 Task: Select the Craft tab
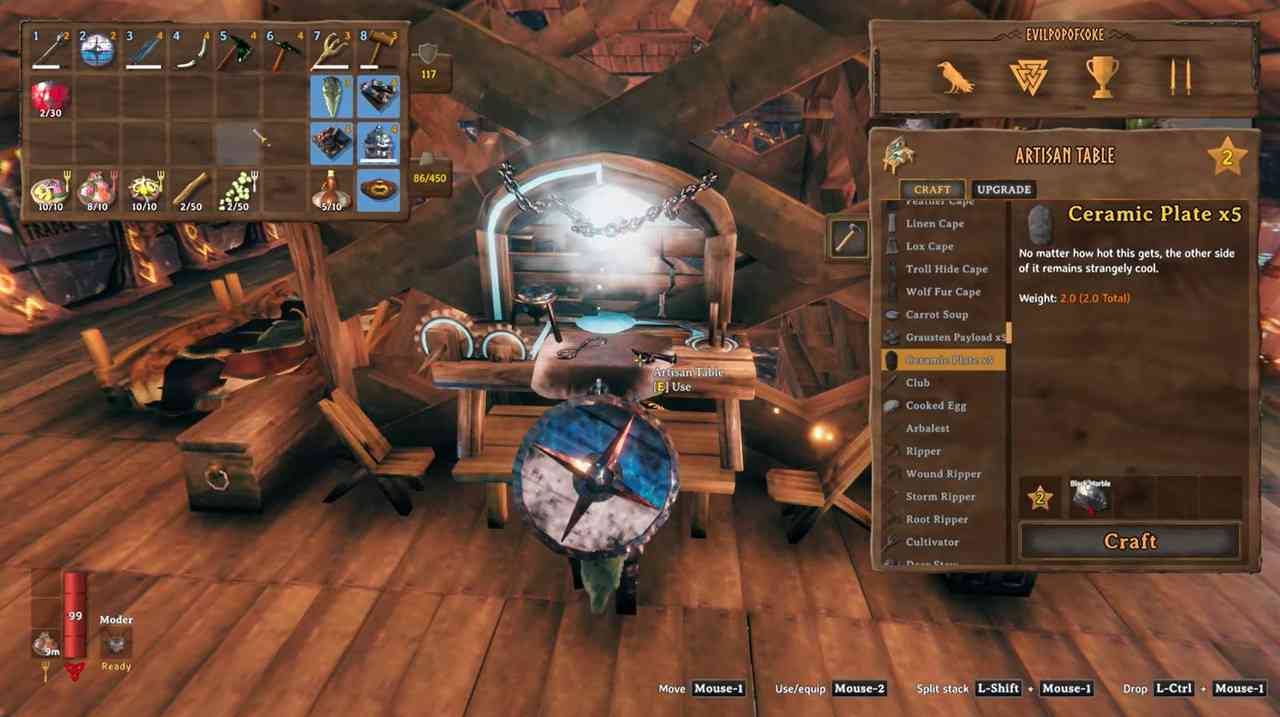click(x=932, y=189)
